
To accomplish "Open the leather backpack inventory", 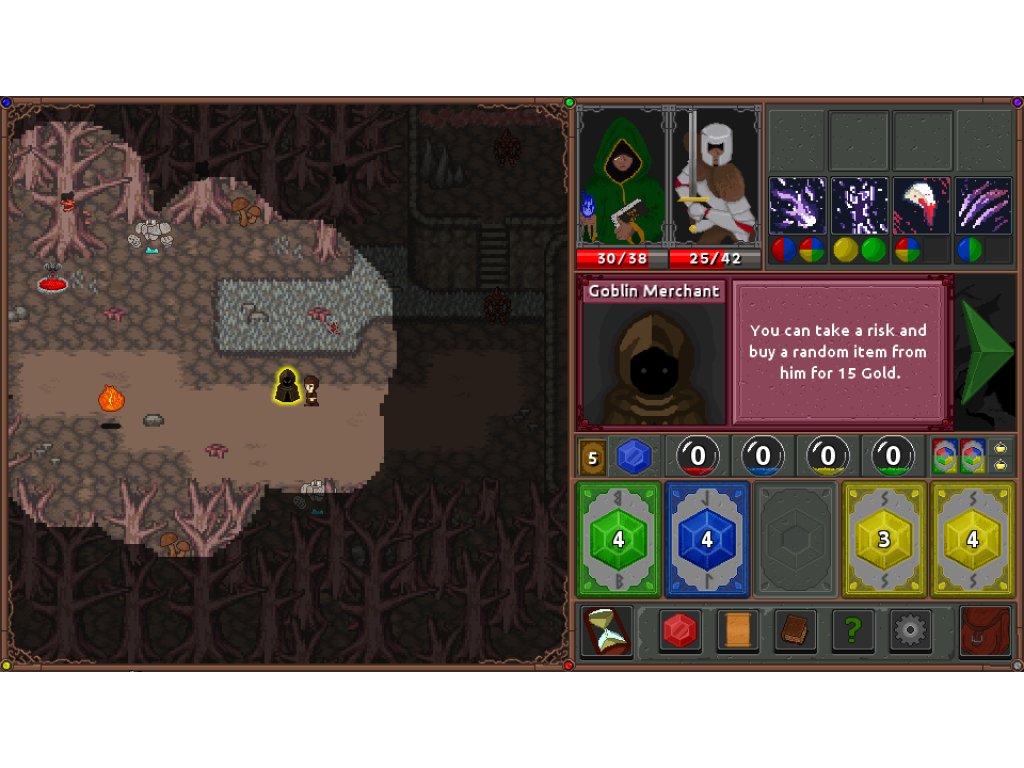I will [x=985, y=631].
